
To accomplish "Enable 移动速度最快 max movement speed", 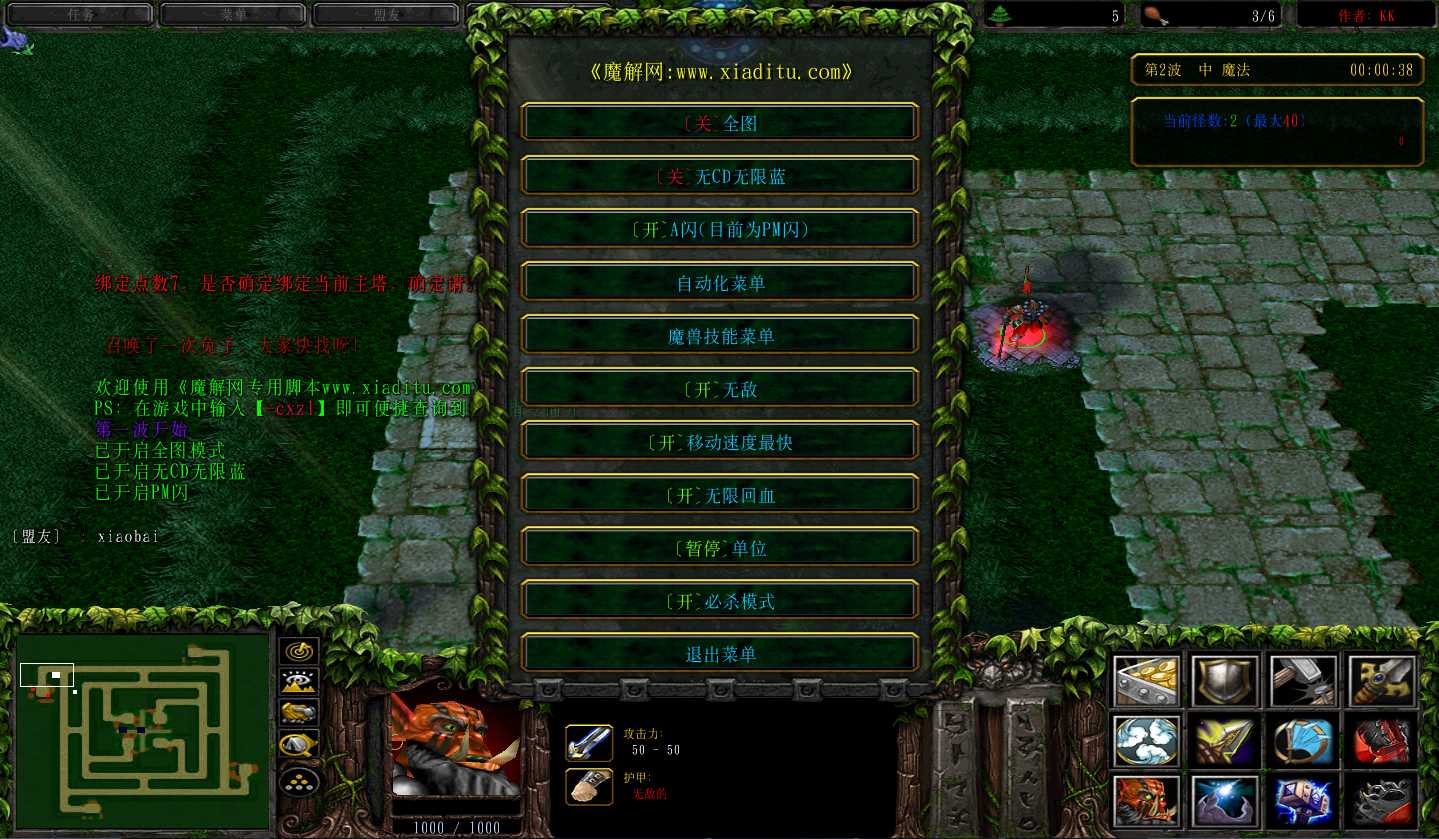I will pos(719,442).
